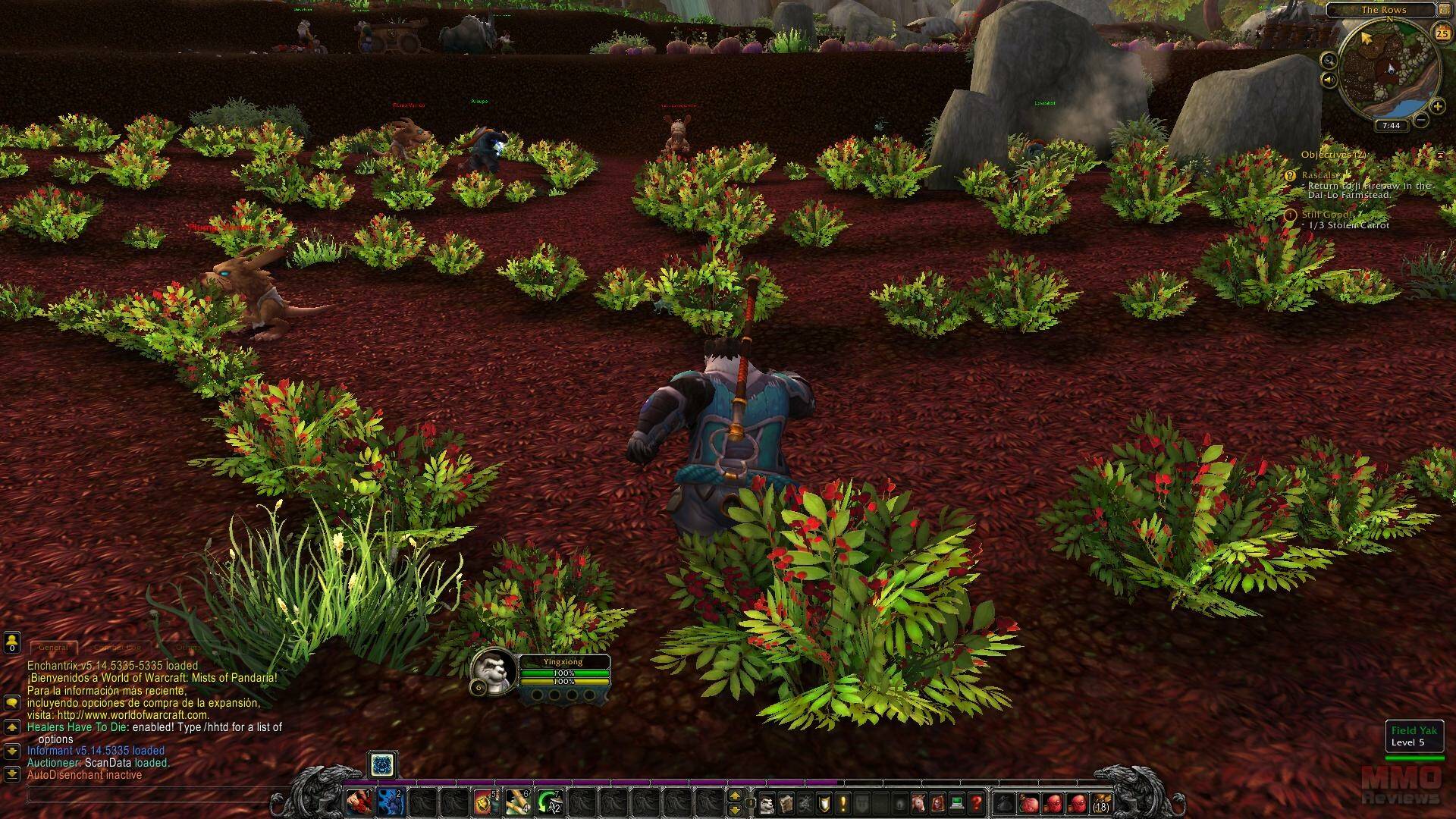Jump chat to the bottom
The height and width of the screenshot is (819, 1456).
coord(11,774)
